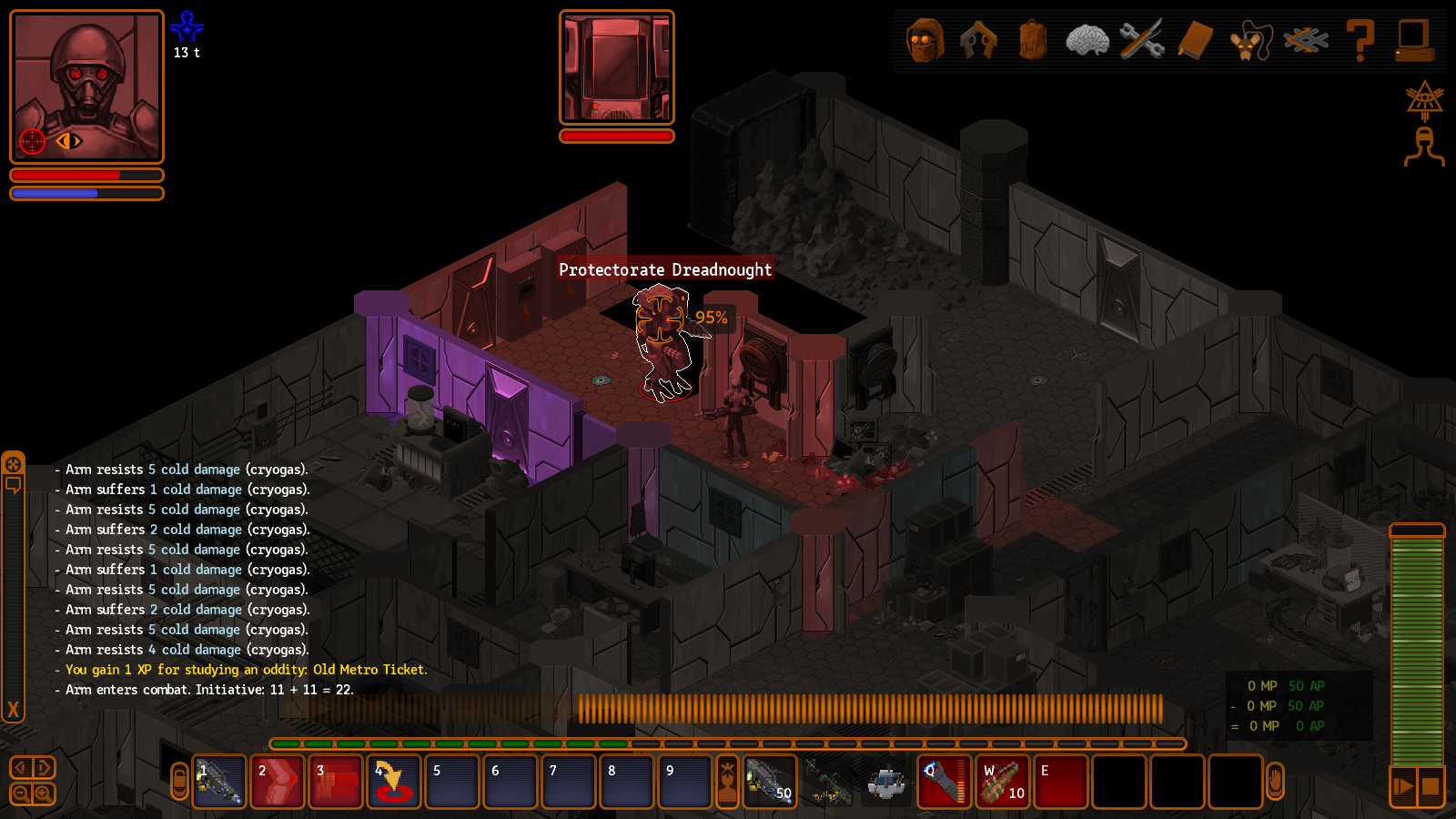Viewport: 1456px width, 819px height.
Task: End the turn with the play arrow button
Action: coord(1403,785)
